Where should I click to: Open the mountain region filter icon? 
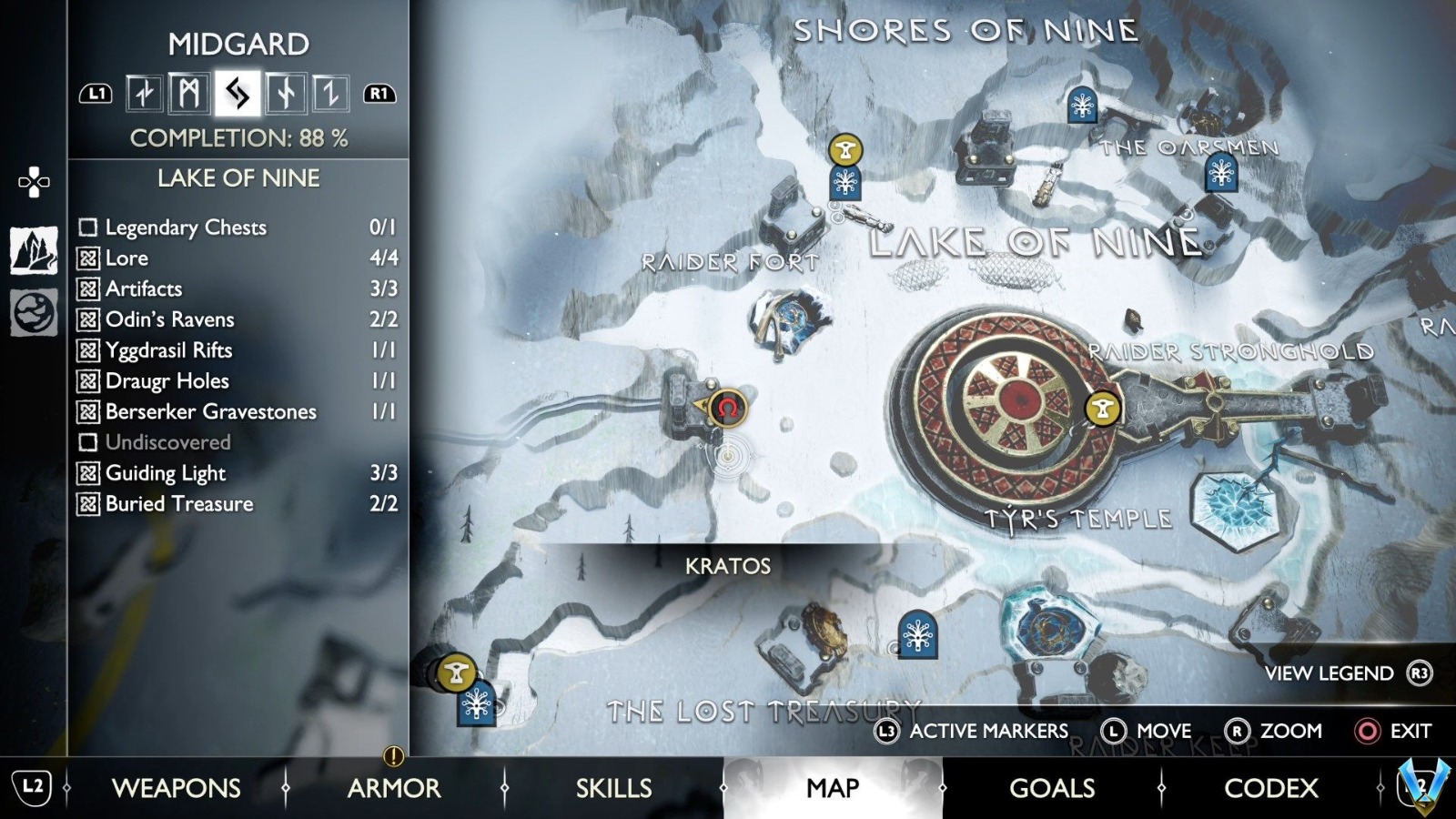pos(34,250)
